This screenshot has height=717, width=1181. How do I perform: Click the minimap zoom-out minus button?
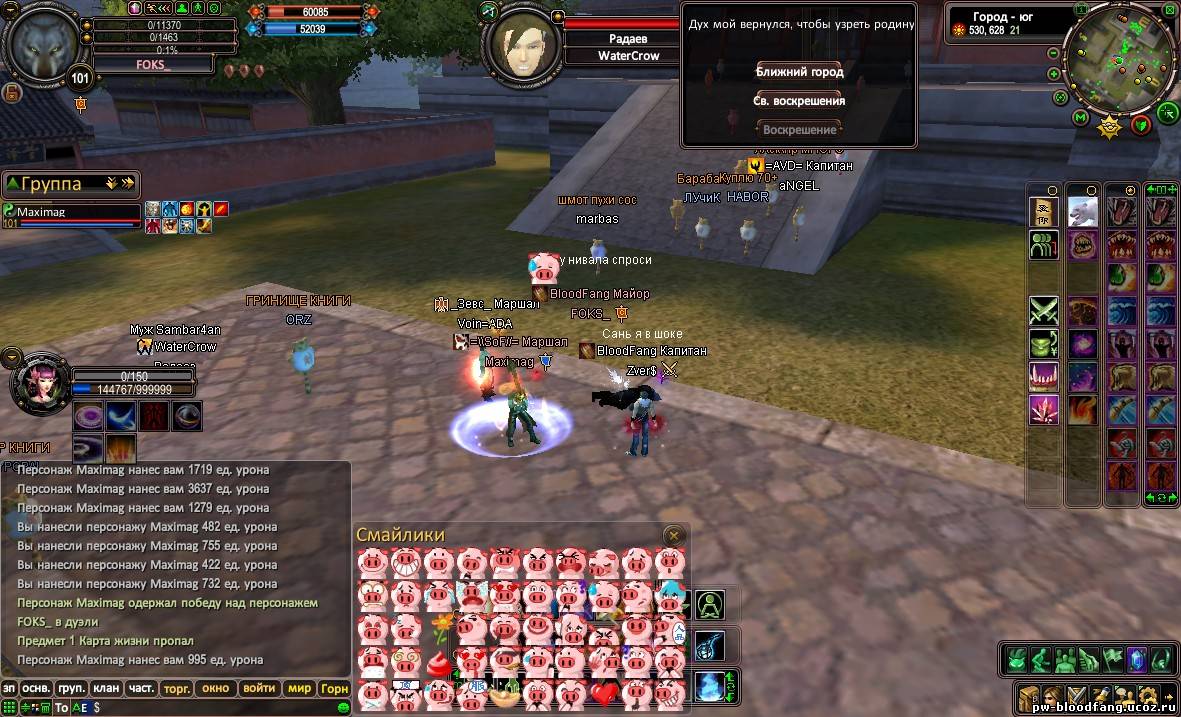coord(1054,53)
